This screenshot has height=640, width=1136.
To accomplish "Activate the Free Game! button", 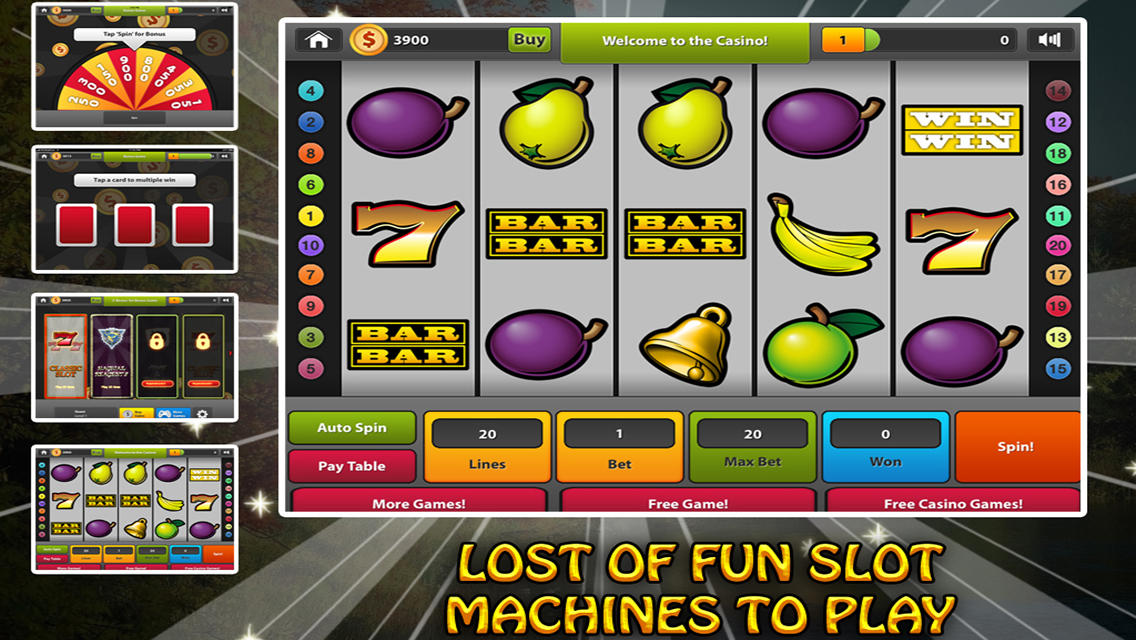I will click(x=687, y=502).
